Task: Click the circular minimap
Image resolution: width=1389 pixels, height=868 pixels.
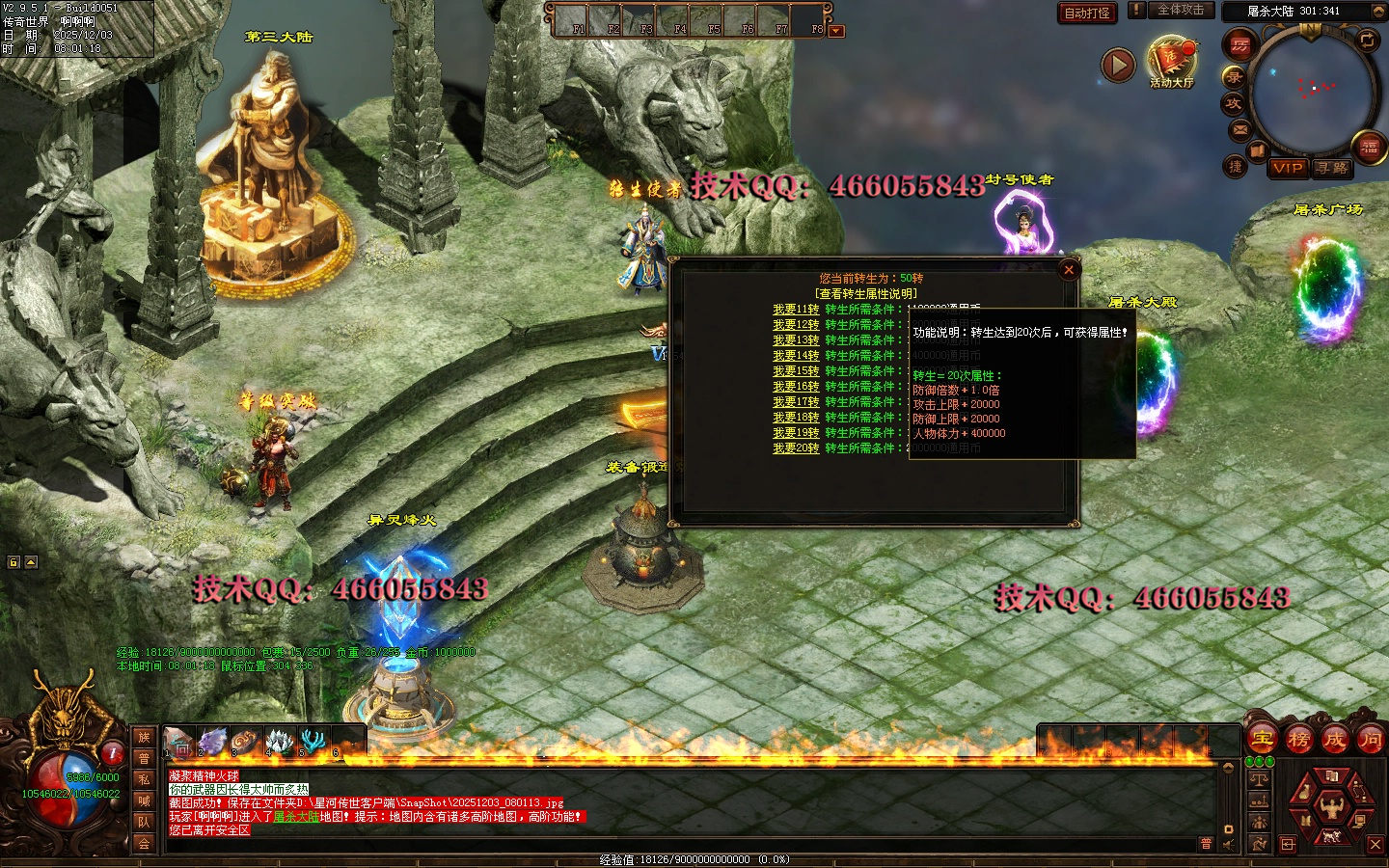Action: (1312, 90)
